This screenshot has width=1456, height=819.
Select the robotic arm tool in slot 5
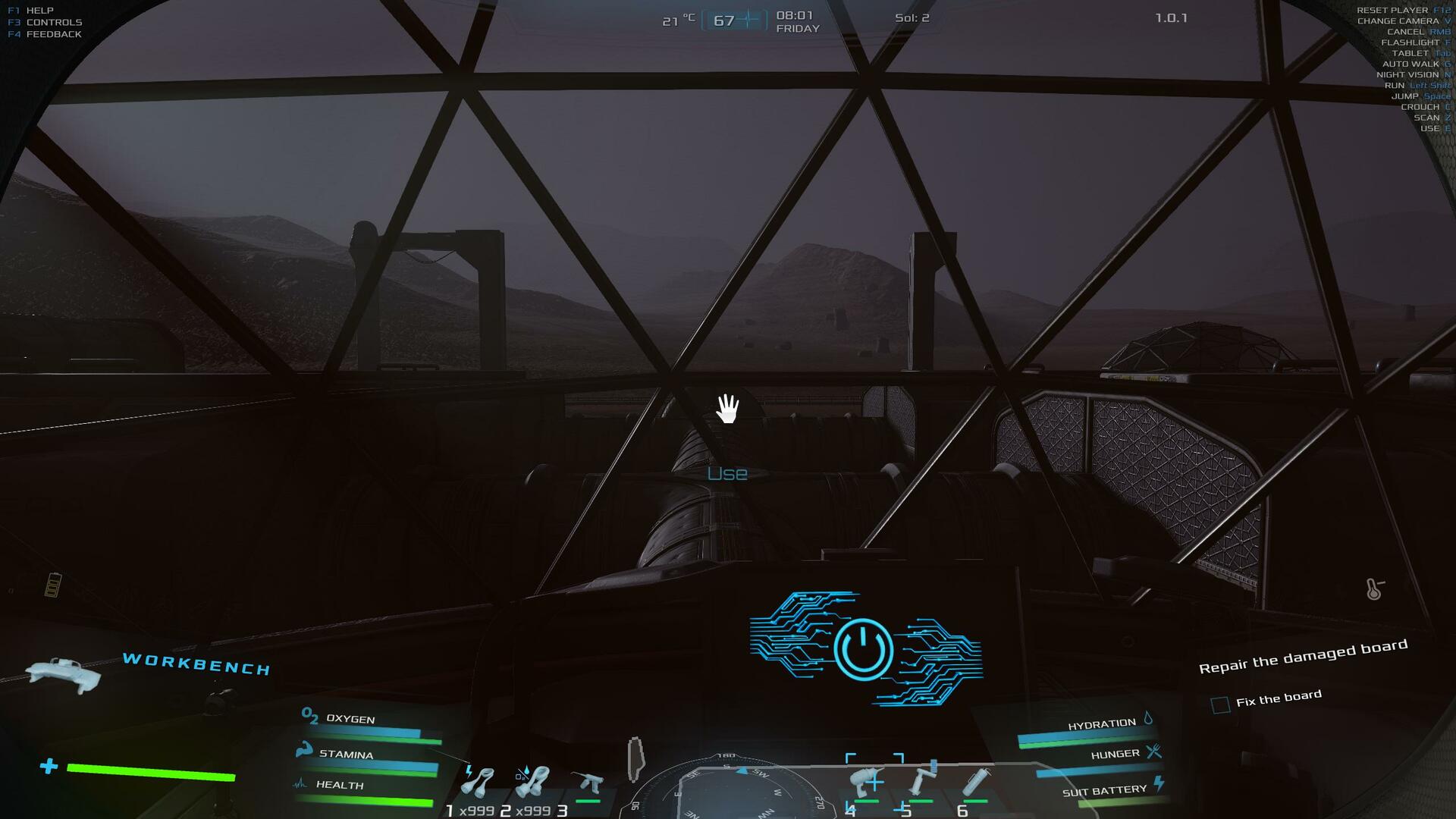coord(922,782)
